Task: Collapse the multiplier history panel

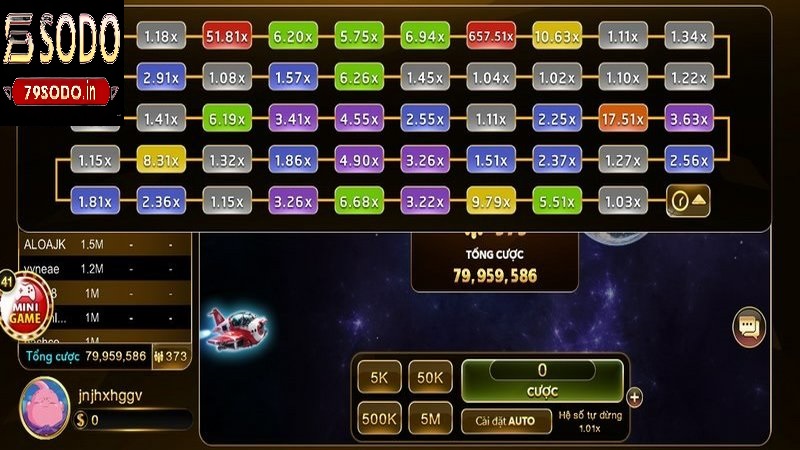Action: coord(689,201)
